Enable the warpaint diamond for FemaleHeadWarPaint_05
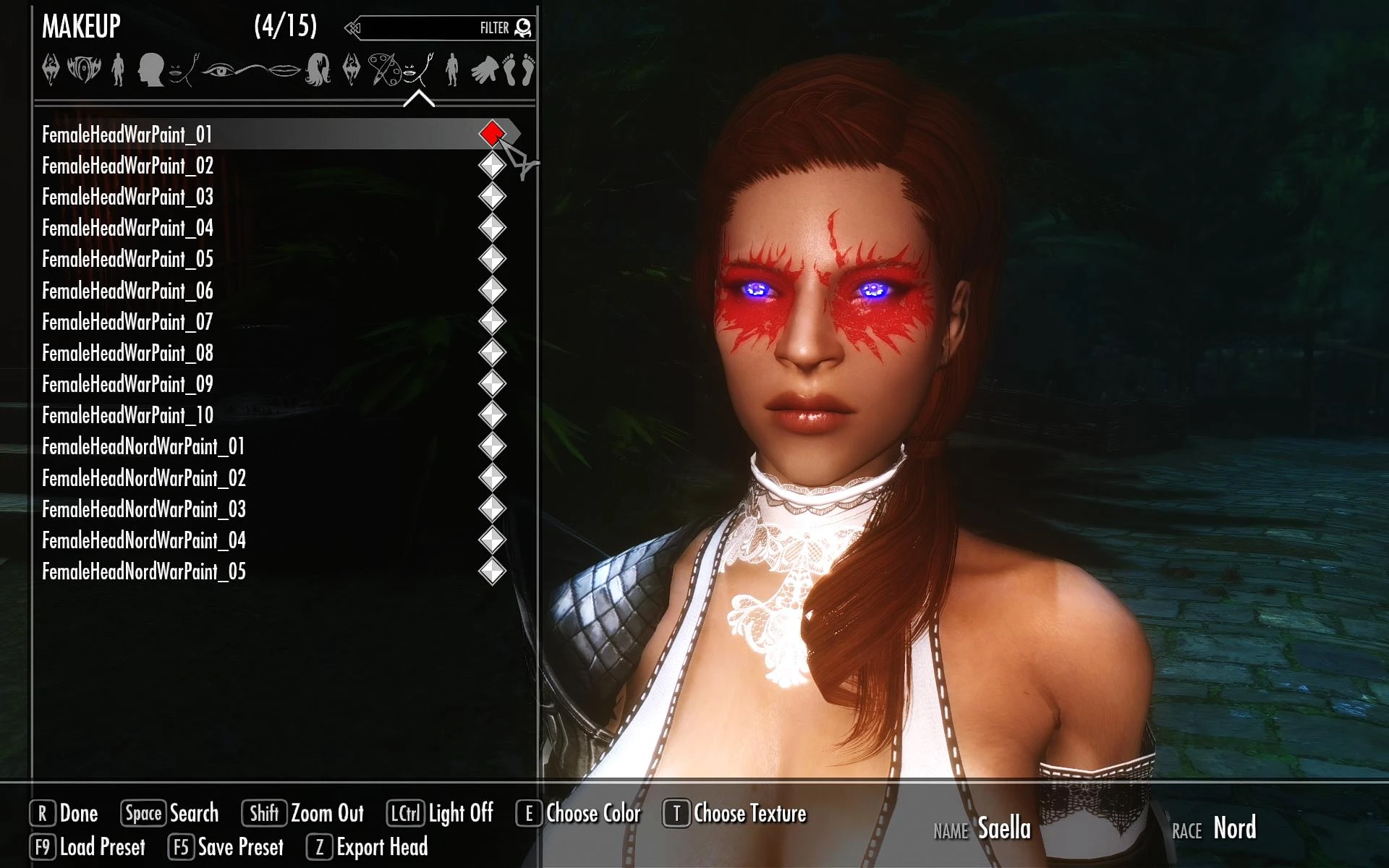This screenshot has height=868, width=1389. click(492, 258)
